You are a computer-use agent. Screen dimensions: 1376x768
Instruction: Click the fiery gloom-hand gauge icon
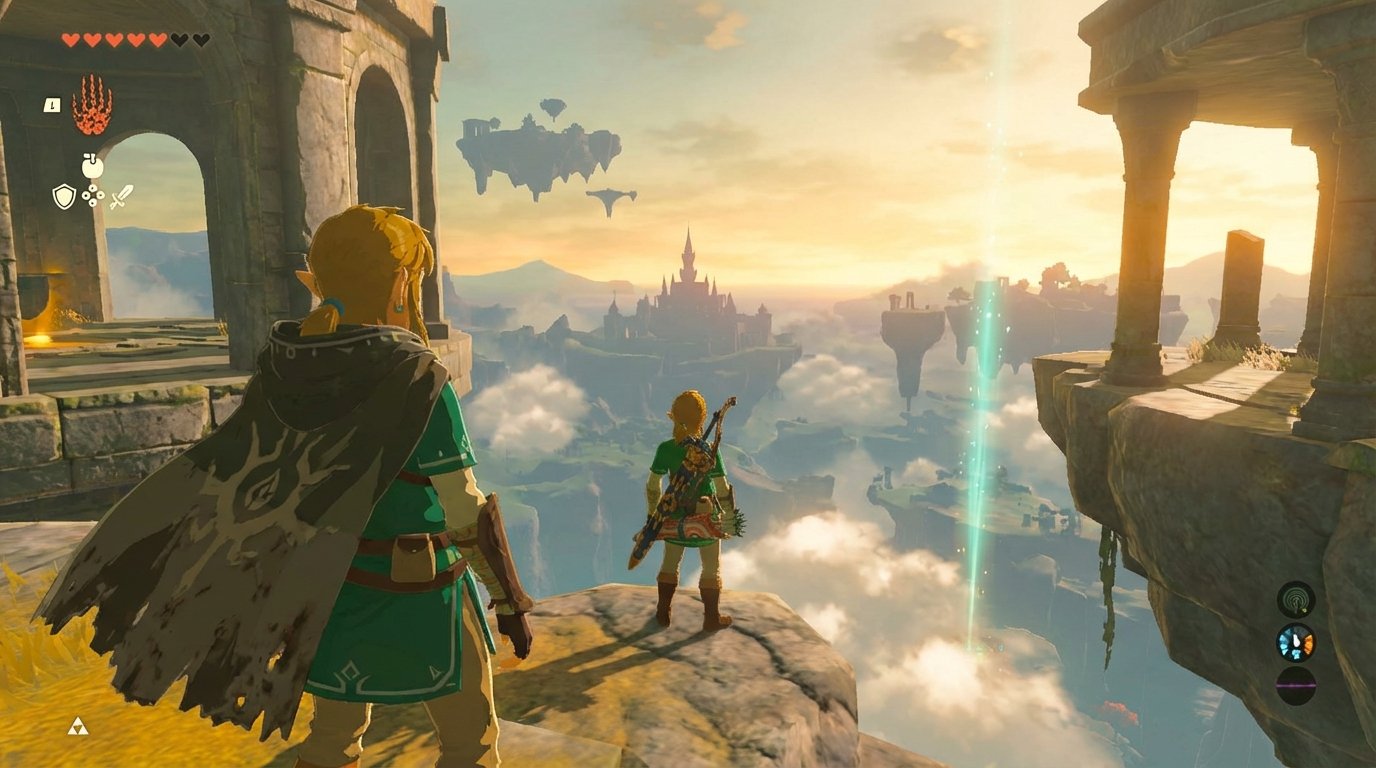tap(92, 103)
